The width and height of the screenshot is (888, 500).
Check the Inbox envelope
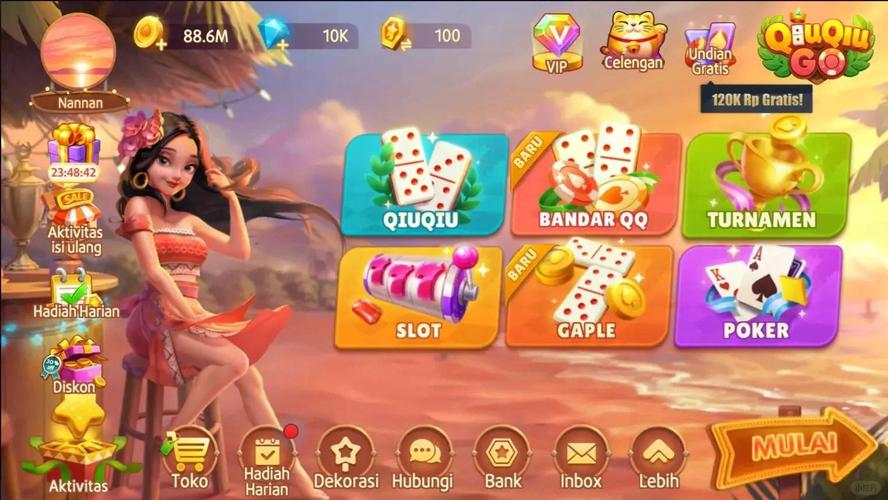pos(581,459)
